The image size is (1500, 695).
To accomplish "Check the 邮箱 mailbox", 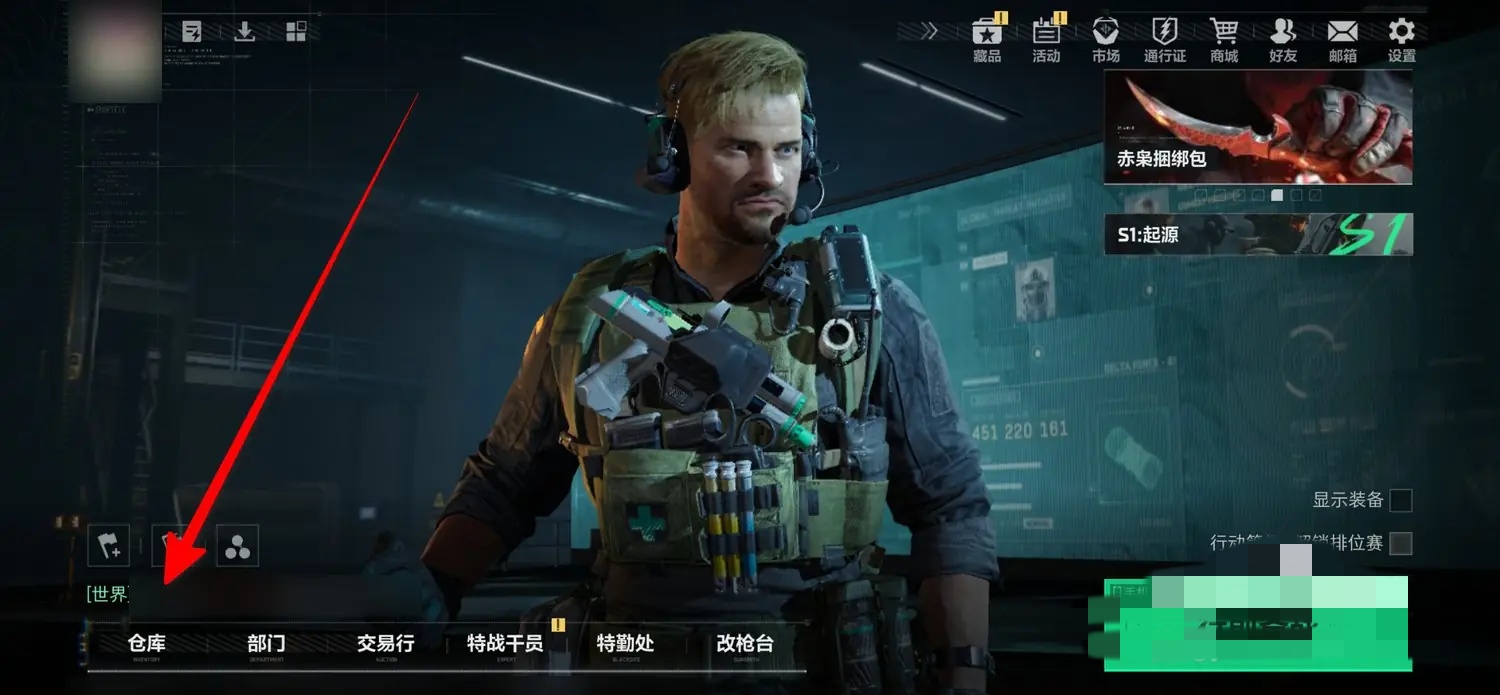I will click(x=1343, y=40).
